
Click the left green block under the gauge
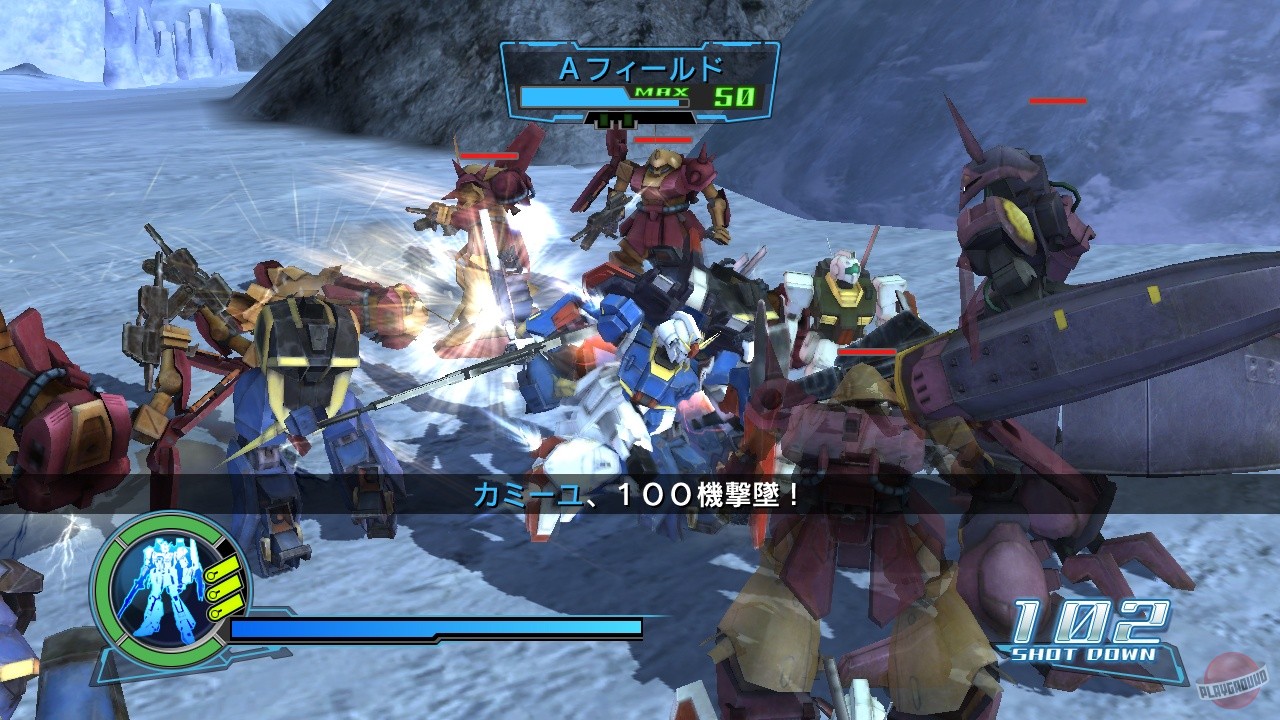pyautogui.click(x=602, y=120)
